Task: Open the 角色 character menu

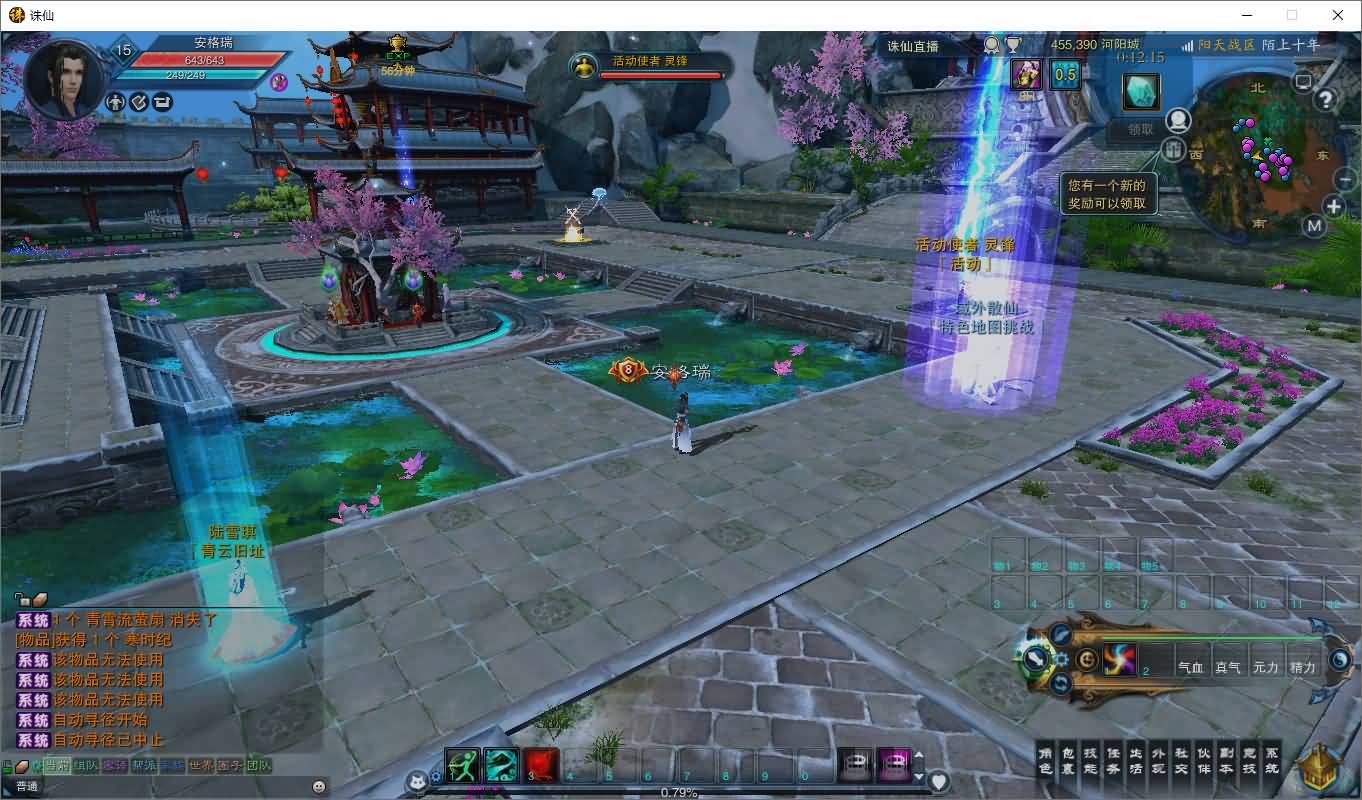Action: (x=1045, y=761)
